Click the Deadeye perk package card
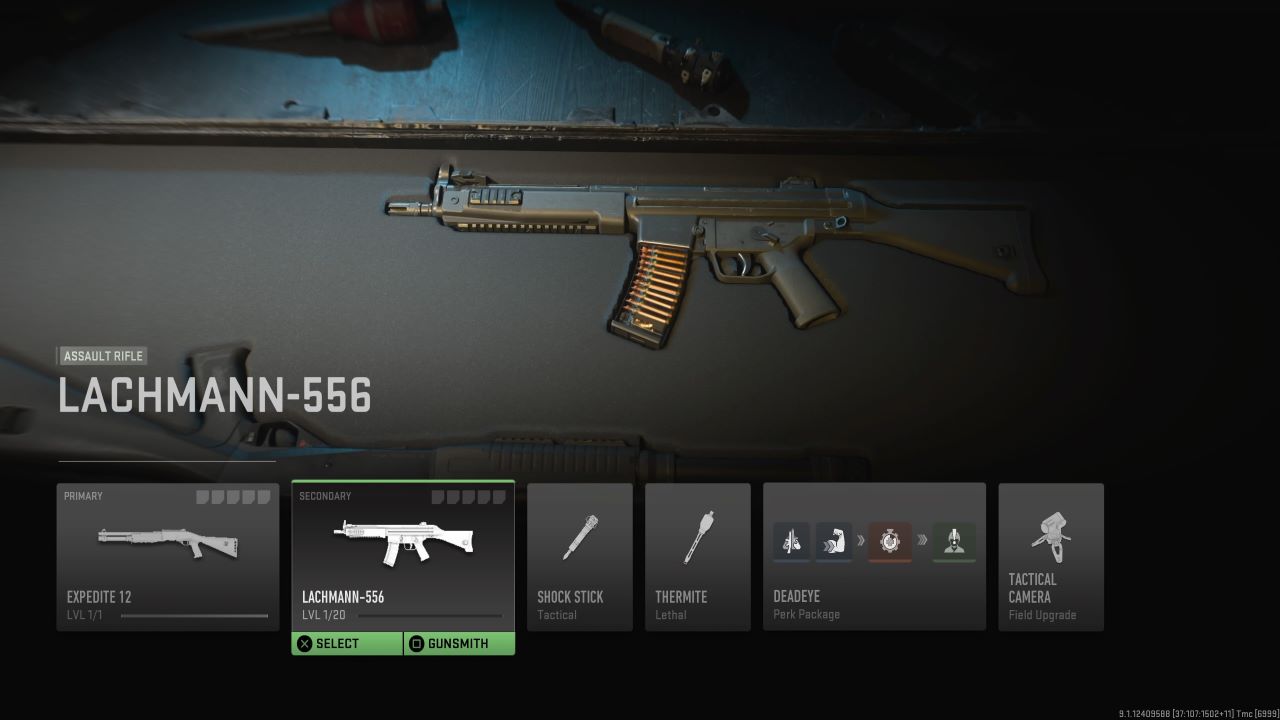Viewport: 1280px width, 720px height. coord(873,557)
